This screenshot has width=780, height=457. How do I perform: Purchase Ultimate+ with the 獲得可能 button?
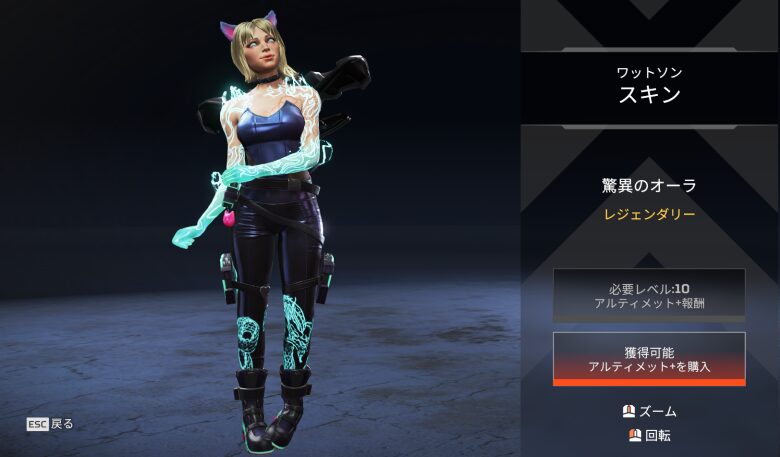click(x=648, y=359)
